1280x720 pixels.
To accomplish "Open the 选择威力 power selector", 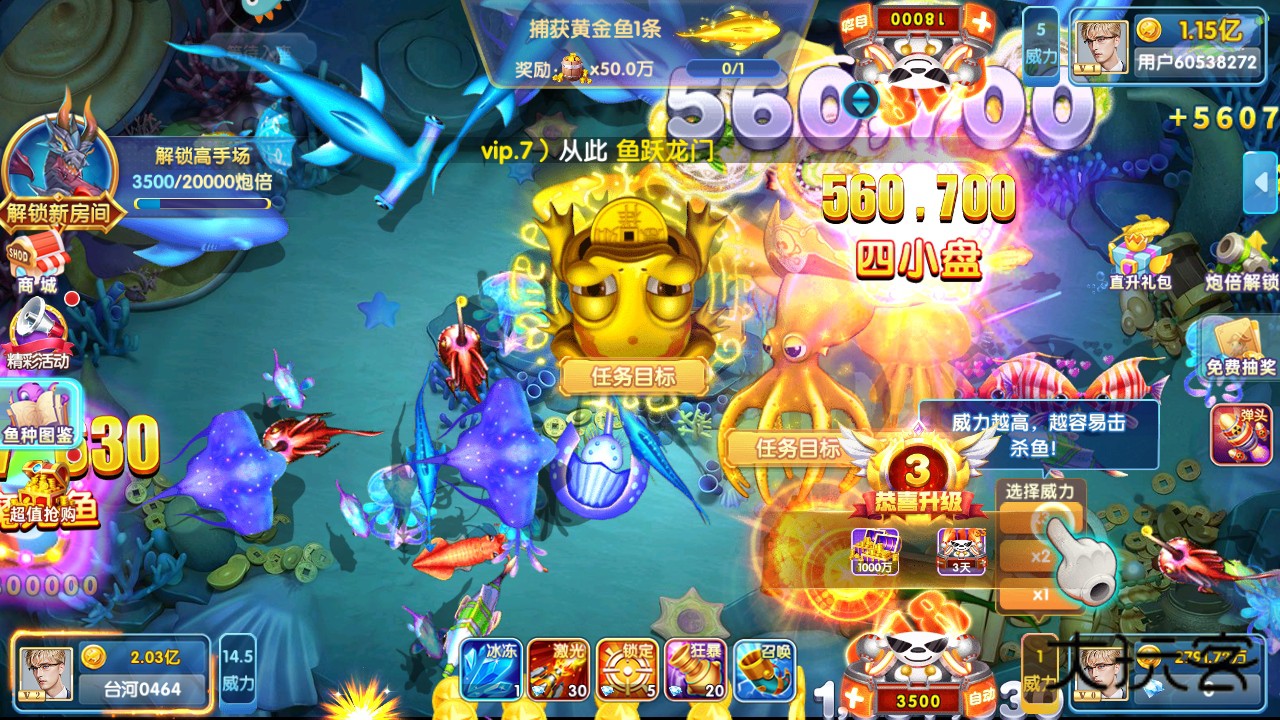I will click(1042, 492).
